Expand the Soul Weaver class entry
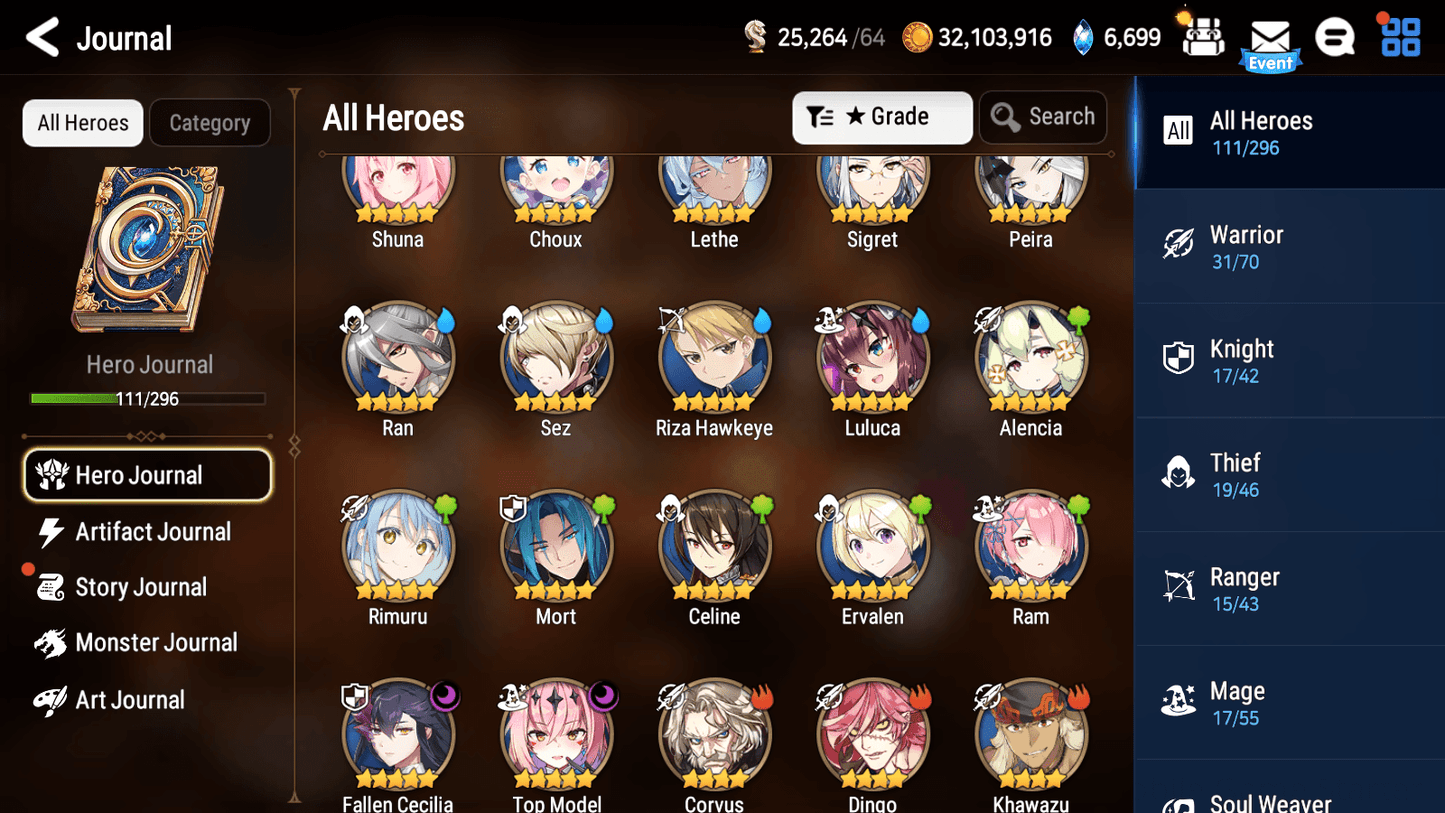The image size is (1445, 813). pyautogui.click(x=1270, y=800)
